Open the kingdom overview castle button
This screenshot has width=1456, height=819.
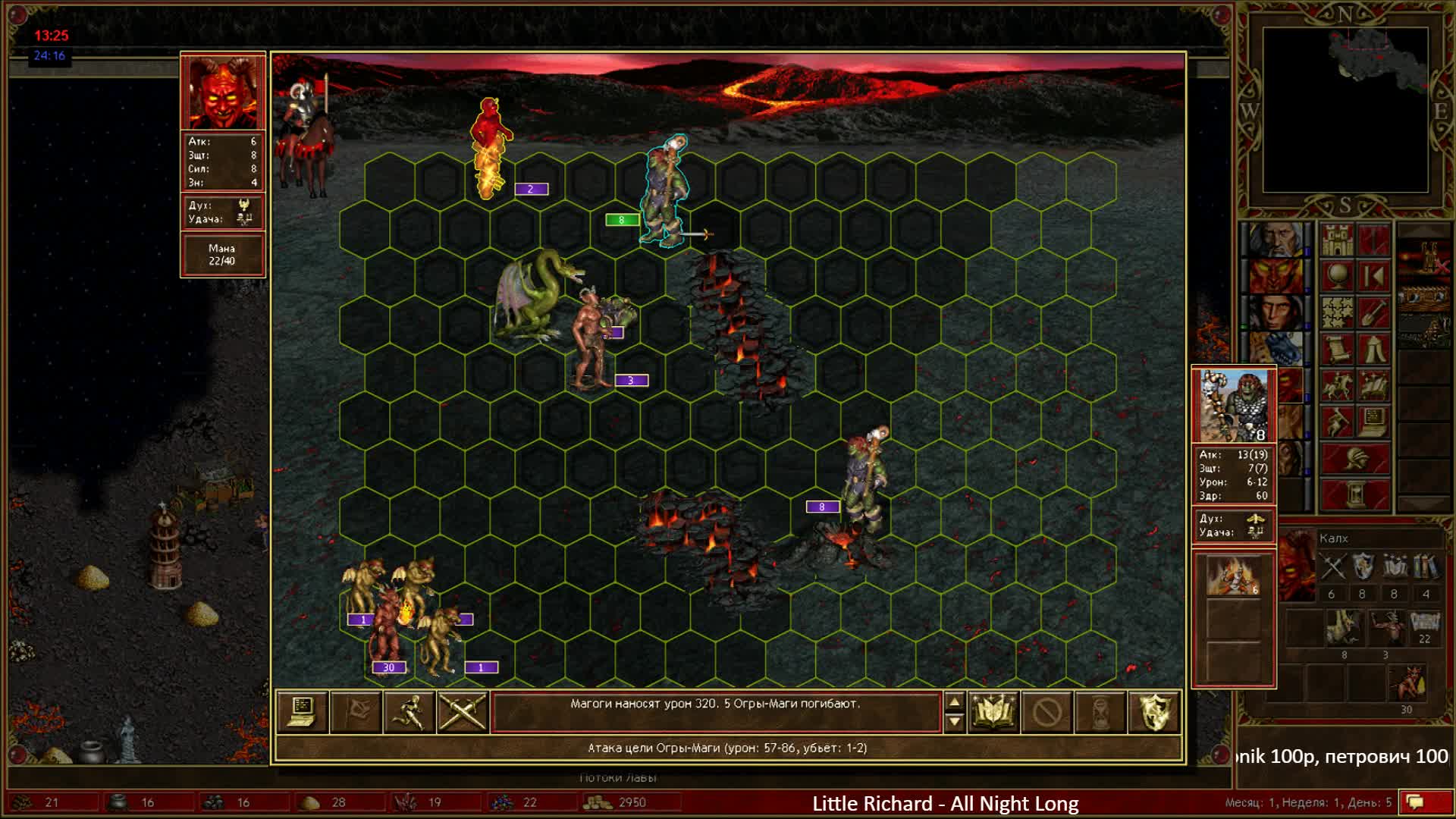click(x=1337, y=241)
